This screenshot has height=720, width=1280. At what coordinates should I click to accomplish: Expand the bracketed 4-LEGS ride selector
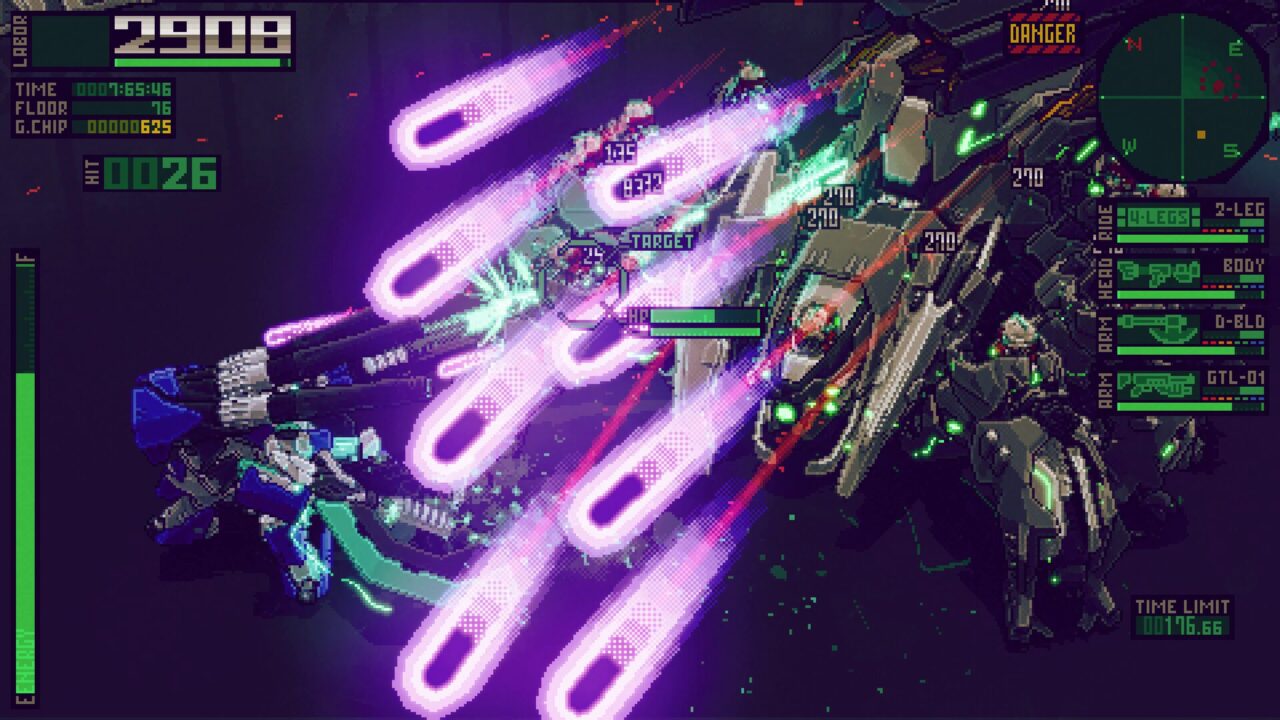pyautogui.click(x=1157, y=215)
